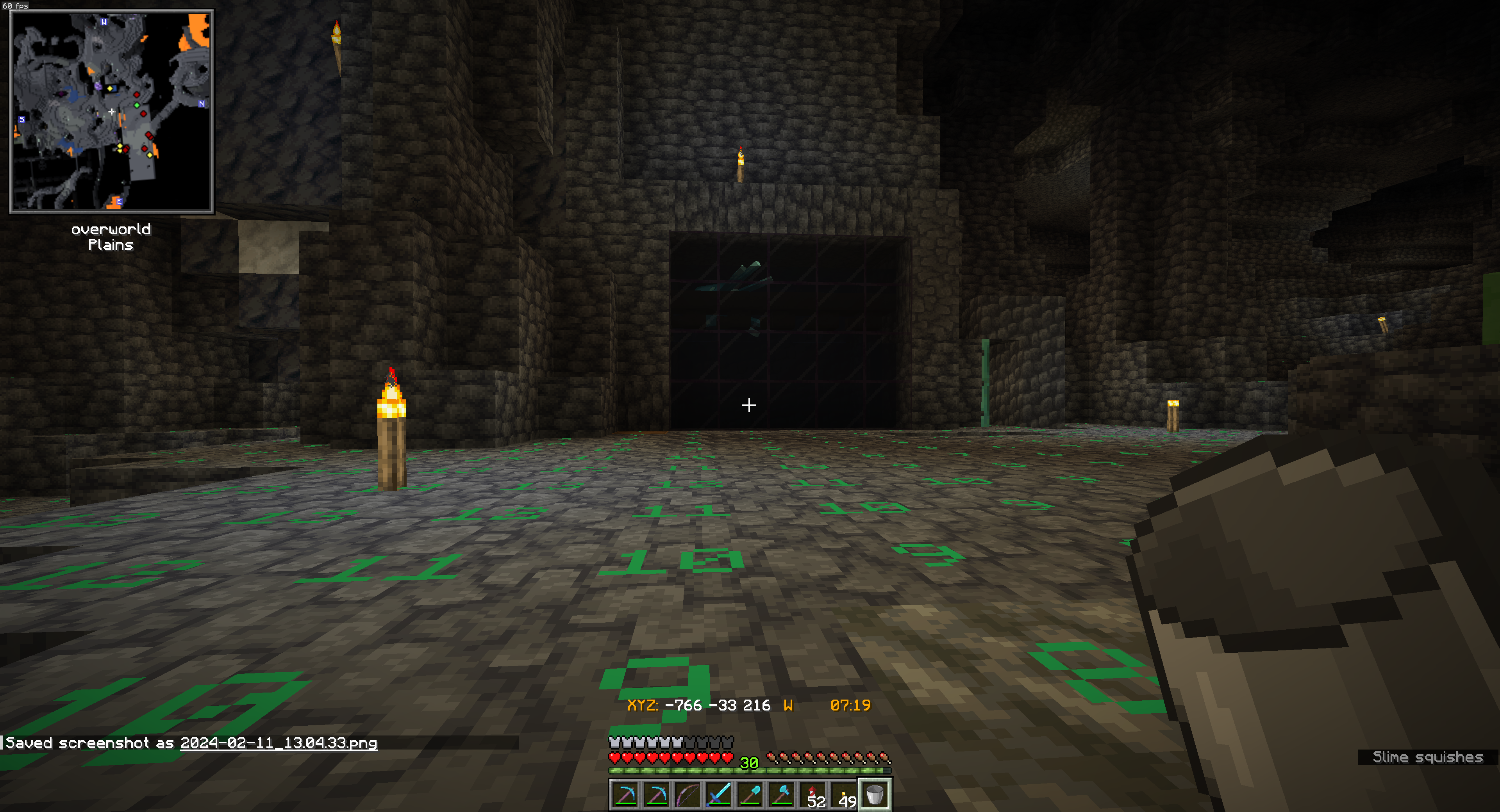The image size is (1500, 812).
Task: Click the cave minimap
Action: (112, 111)
